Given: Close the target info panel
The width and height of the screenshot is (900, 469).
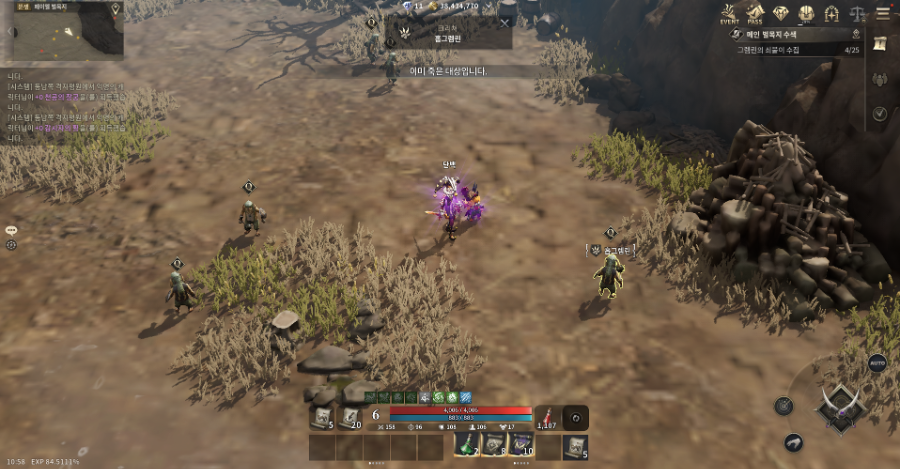Looking at the screenshot, I should coord(505,21).
